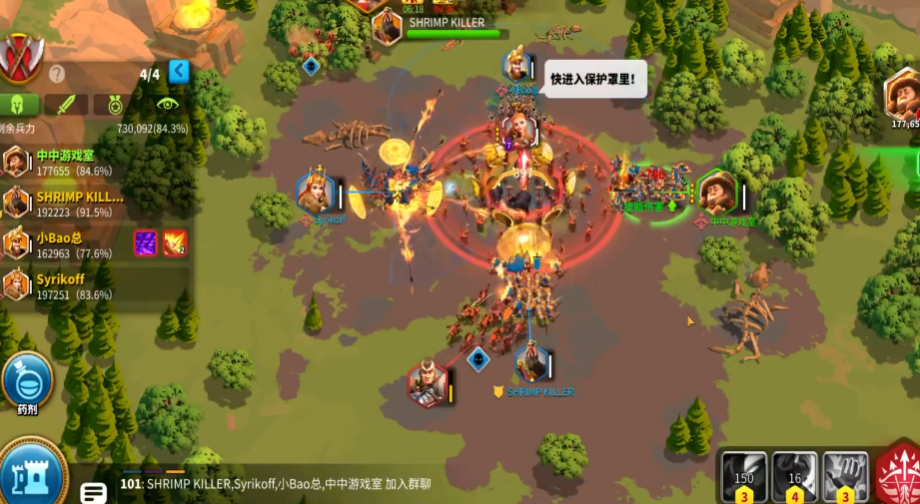Image resolution: width=920 pixels, height=504 pixels.
Task: Switch to the helmet troops tab
Action: click(19, 104)
